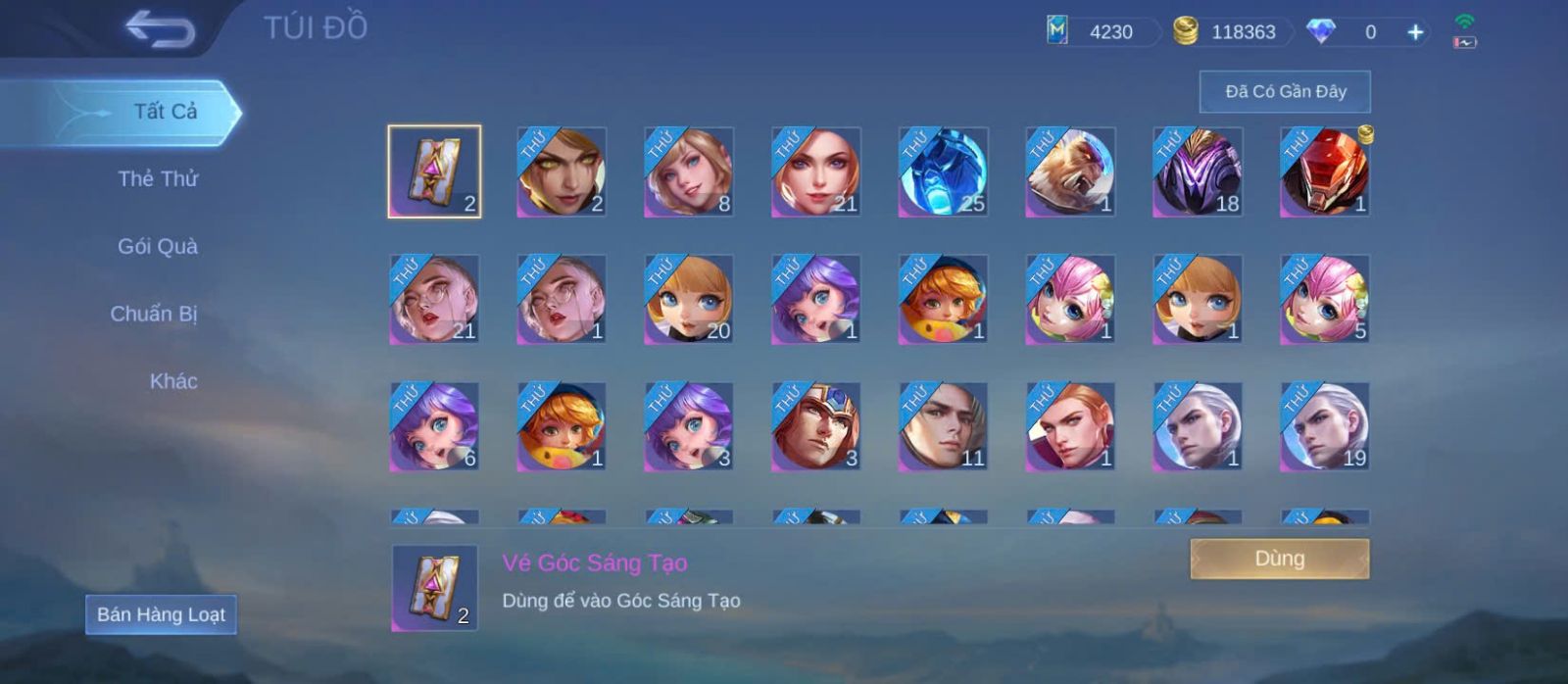Select the Vé Góc Sáng Tạo ticket slot
Image resolution: width=1568 pixels, height=684 pixels.
coord(434,172)
